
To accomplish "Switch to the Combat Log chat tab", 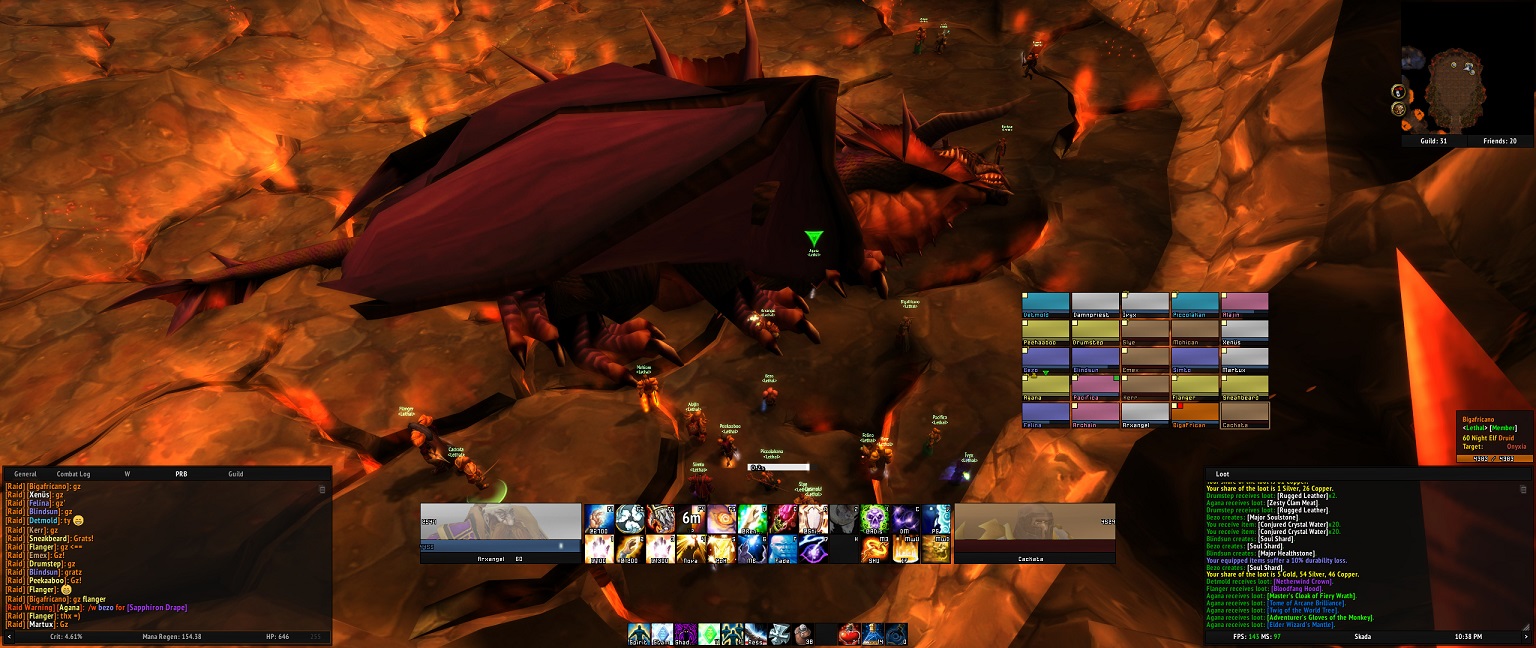I will coord(73,473).
